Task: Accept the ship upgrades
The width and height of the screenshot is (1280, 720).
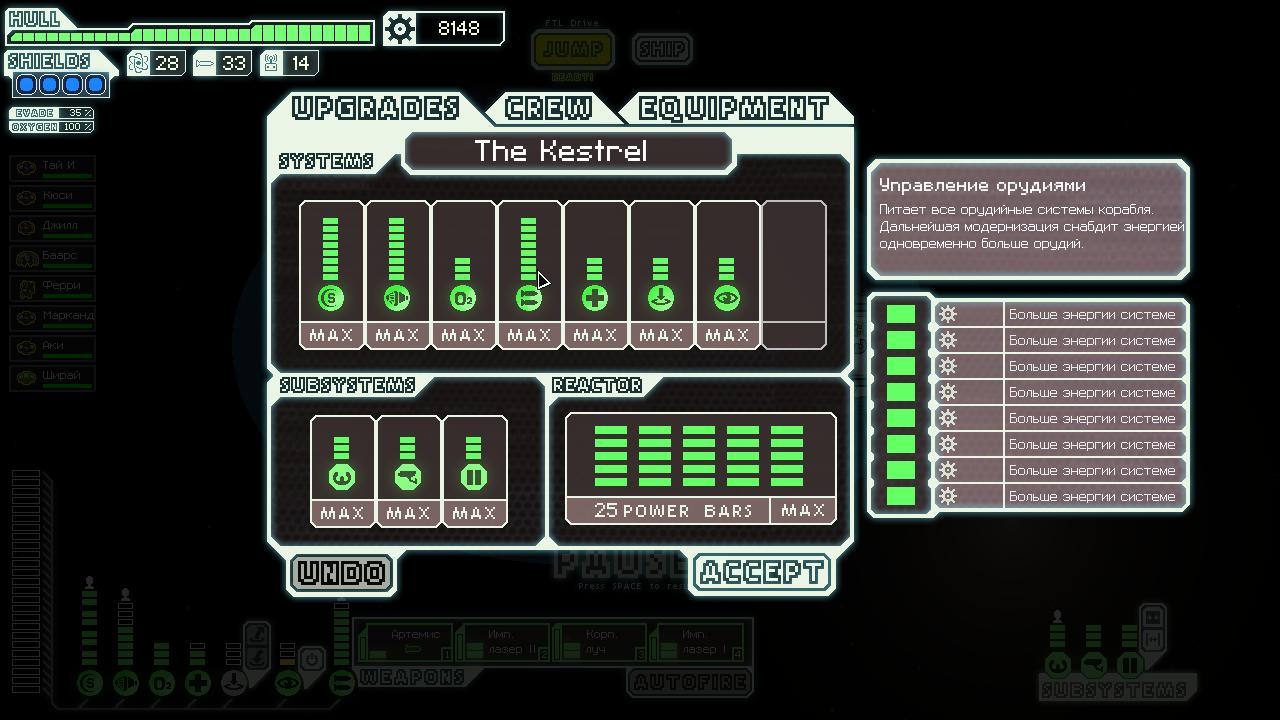Action: (762, 573)
